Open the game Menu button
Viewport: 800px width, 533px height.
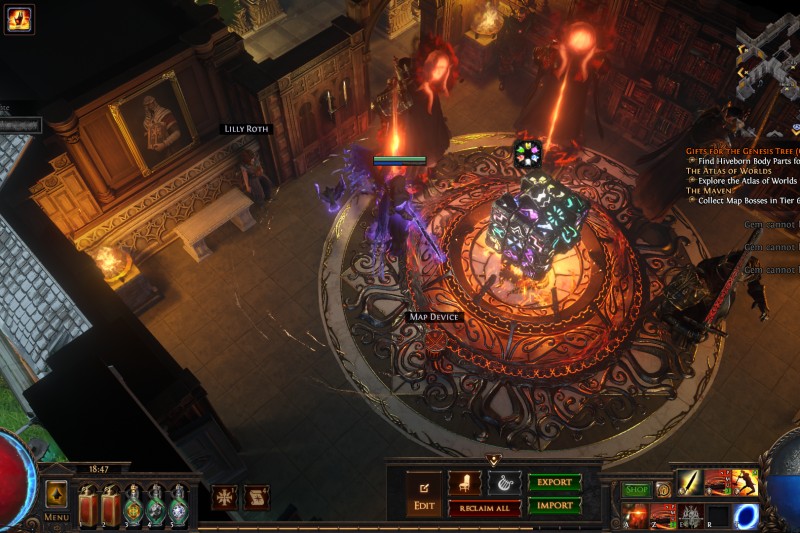point(56,517)
